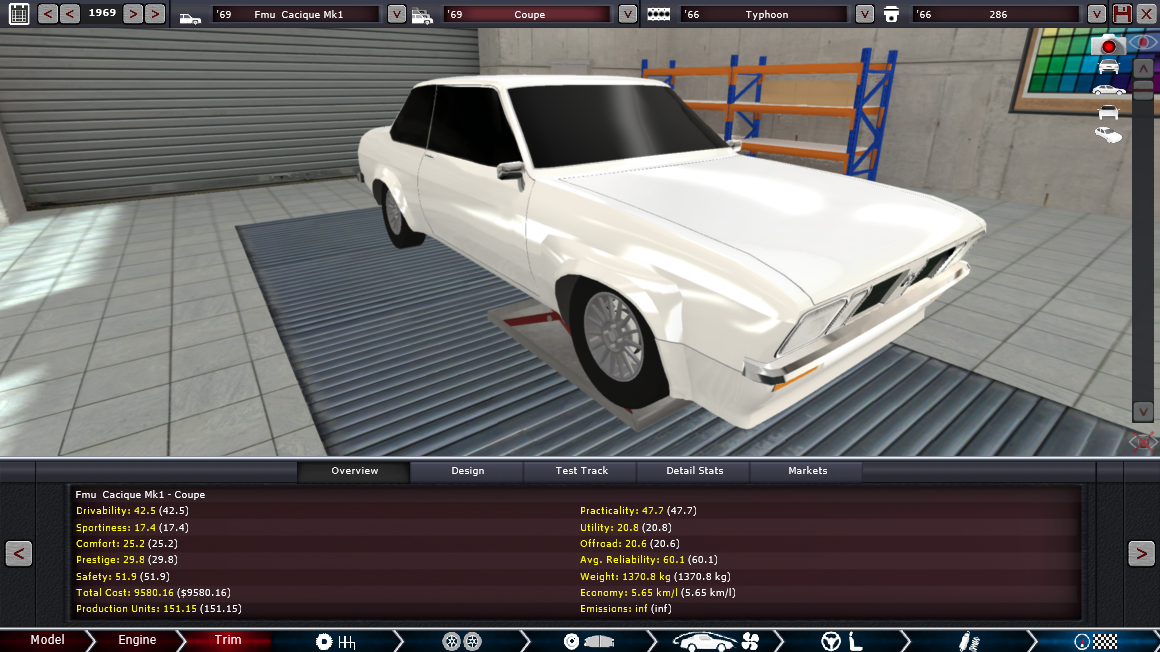Expand the Typhoon engine family dropdown
Image resolution: width=1160 pixels, height=652 pixels.
pos(865,14)
